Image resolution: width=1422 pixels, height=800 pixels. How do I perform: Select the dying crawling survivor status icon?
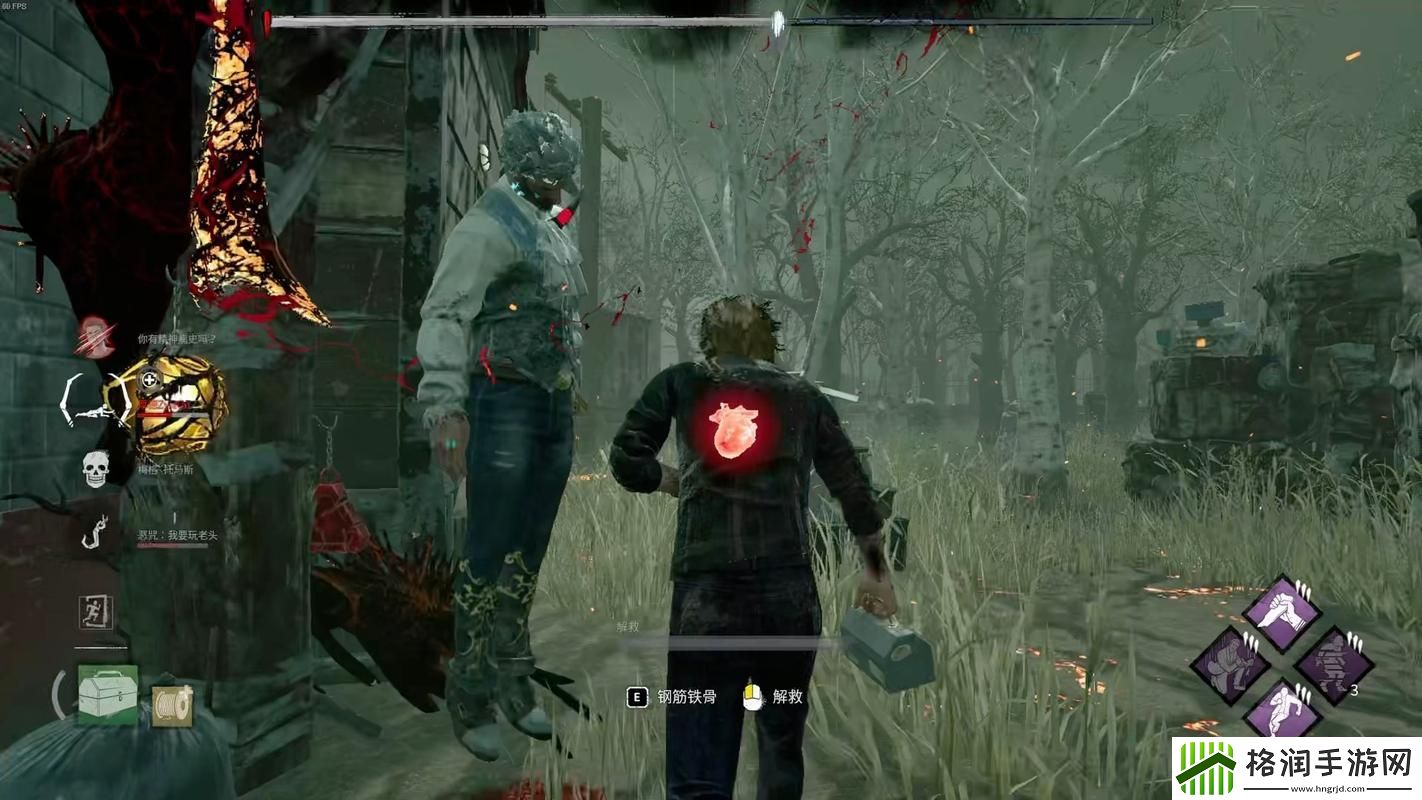click(93, 402)
